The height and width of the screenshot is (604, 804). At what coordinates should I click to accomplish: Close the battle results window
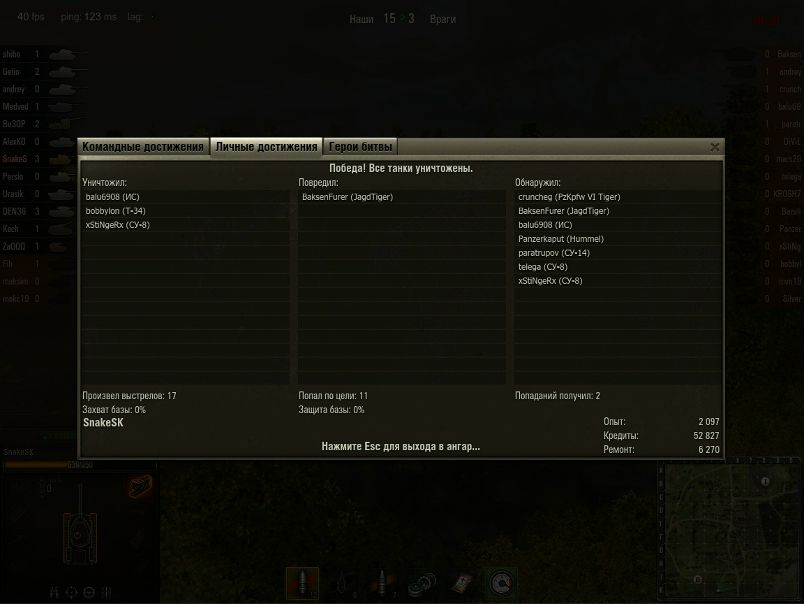coord(714,147)
